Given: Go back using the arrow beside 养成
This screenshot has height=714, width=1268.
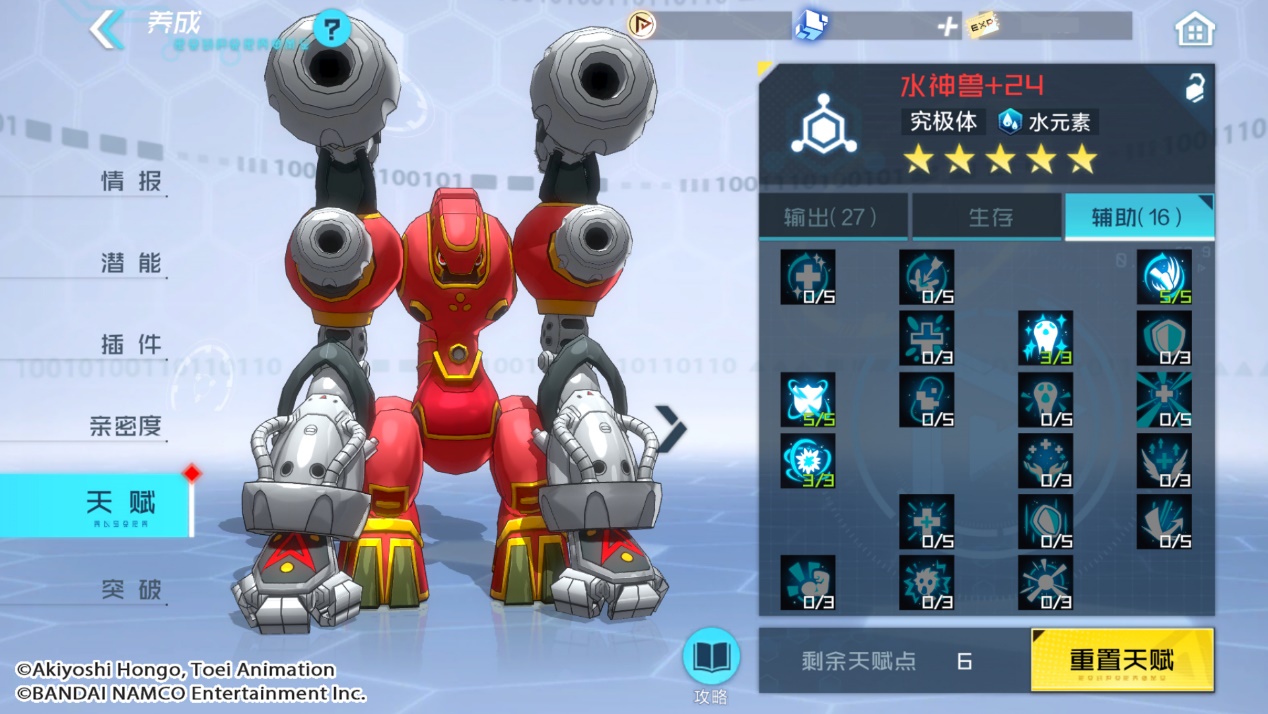Looking at the screenshot, I should coord(107,30).
